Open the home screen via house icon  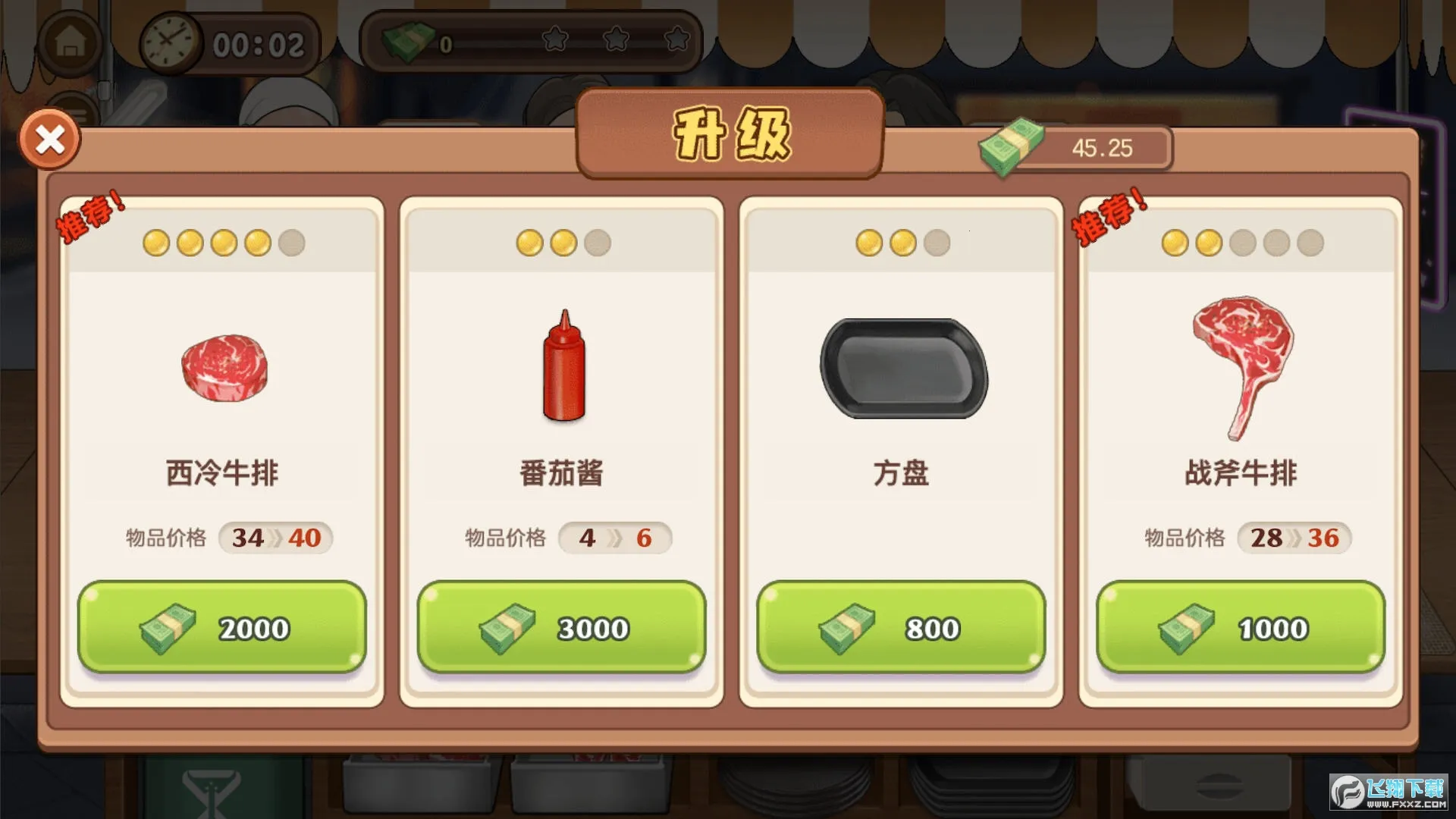click(71, 42)
